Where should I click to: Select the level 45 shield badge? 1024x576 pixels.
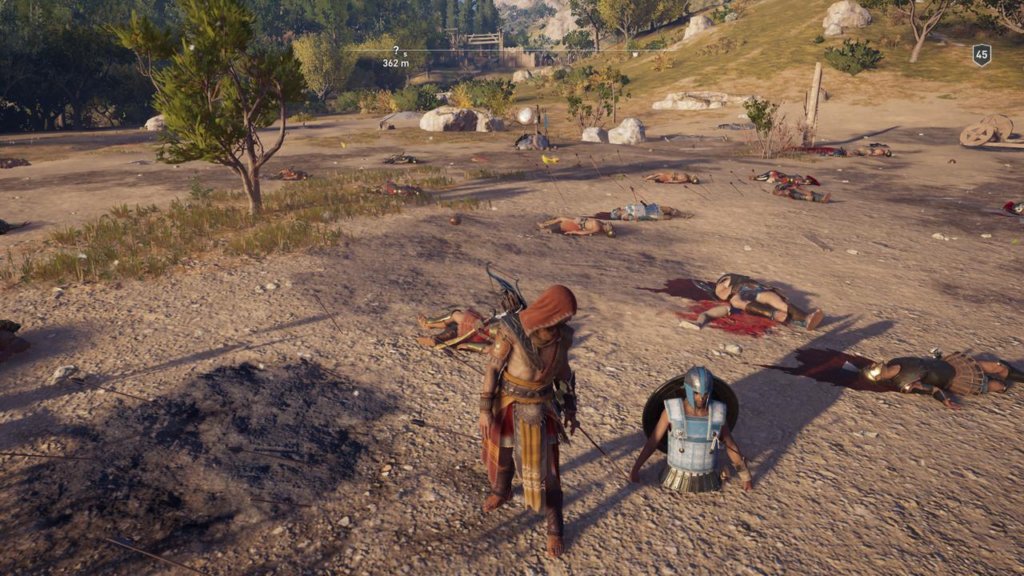coord(981,55)
